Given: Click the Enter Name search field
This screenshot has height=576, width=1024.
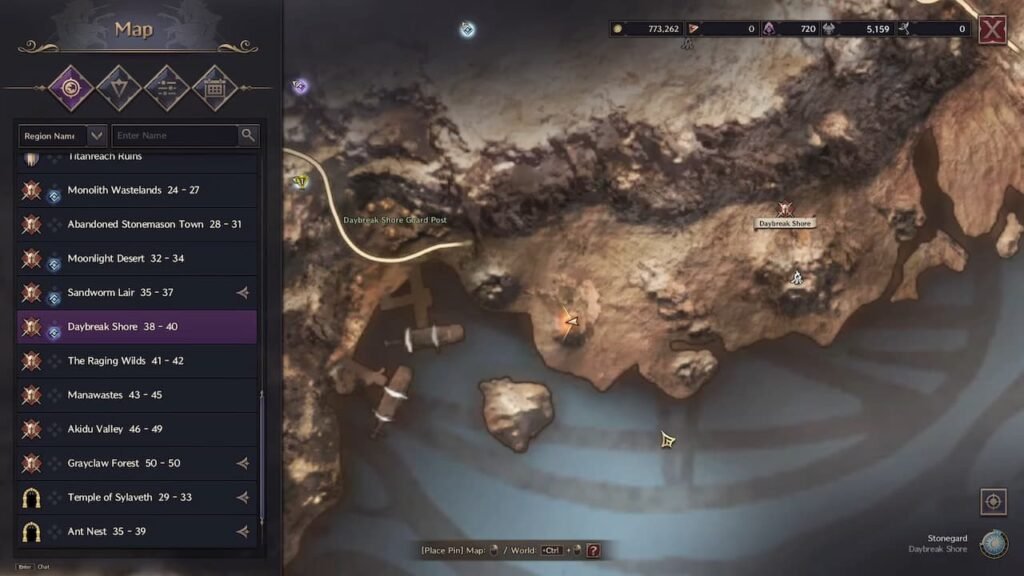Looking at the screenshot, I should click(x=174, y=135).
